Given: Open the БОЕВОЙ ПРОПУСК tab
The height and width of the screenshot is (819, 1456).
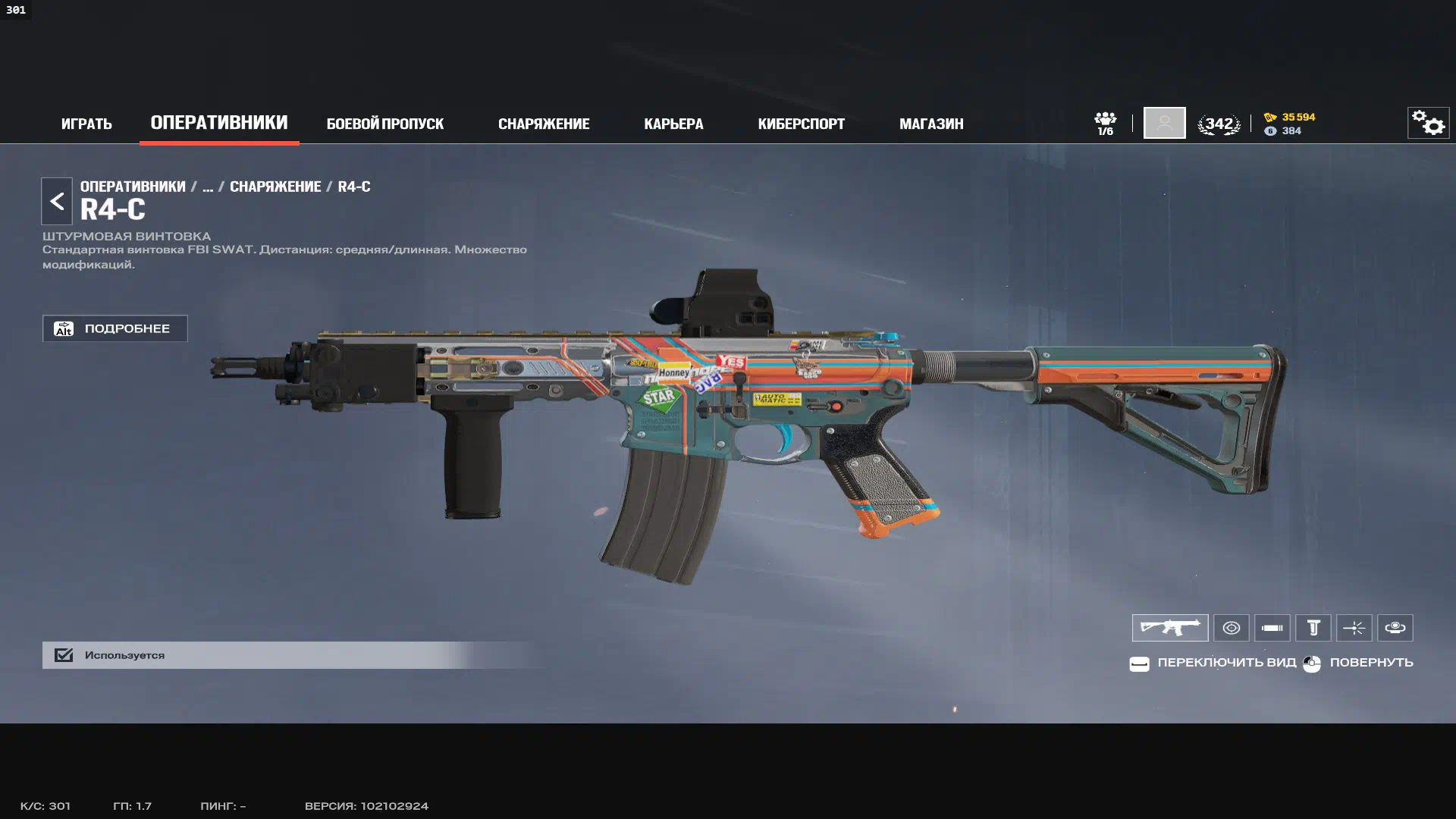Looking at the screenshot, I should [384, 124].
